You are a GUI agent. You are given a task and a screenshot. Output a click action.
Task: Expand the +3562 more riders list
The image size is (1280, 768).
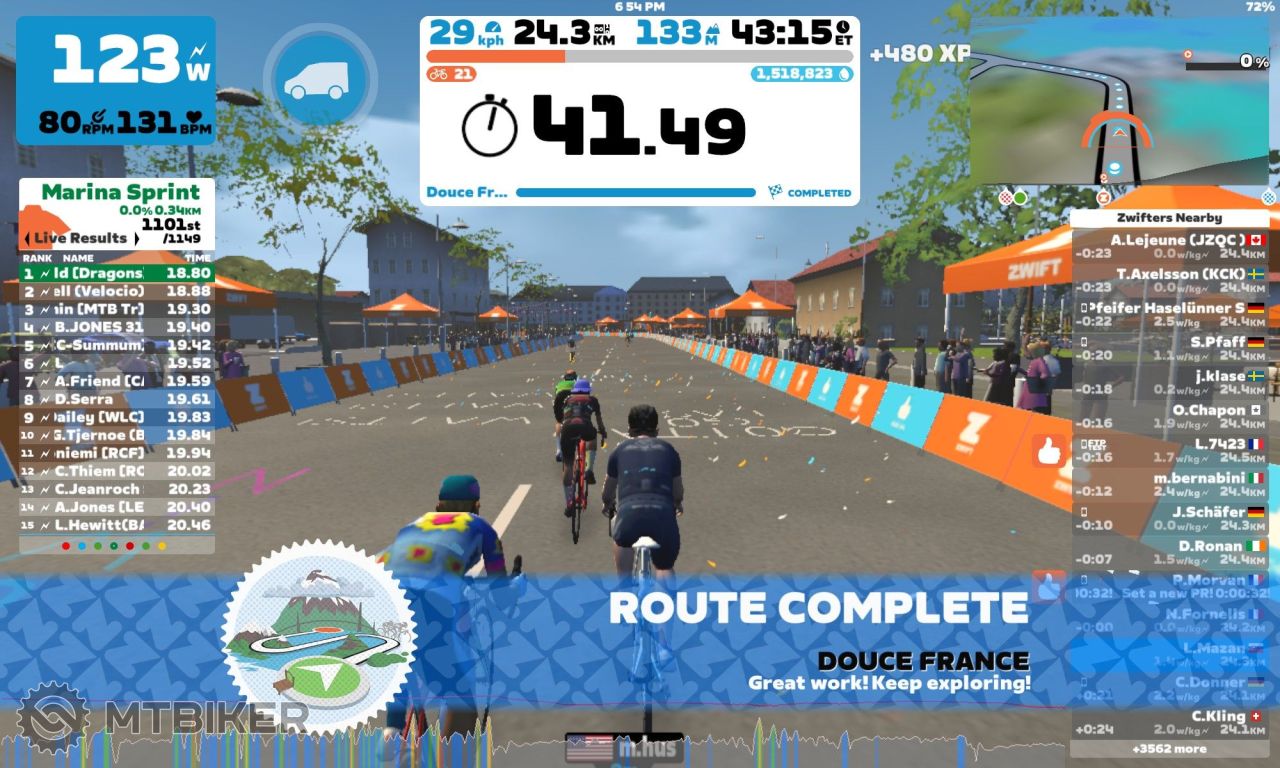[x=1168, y=748]
